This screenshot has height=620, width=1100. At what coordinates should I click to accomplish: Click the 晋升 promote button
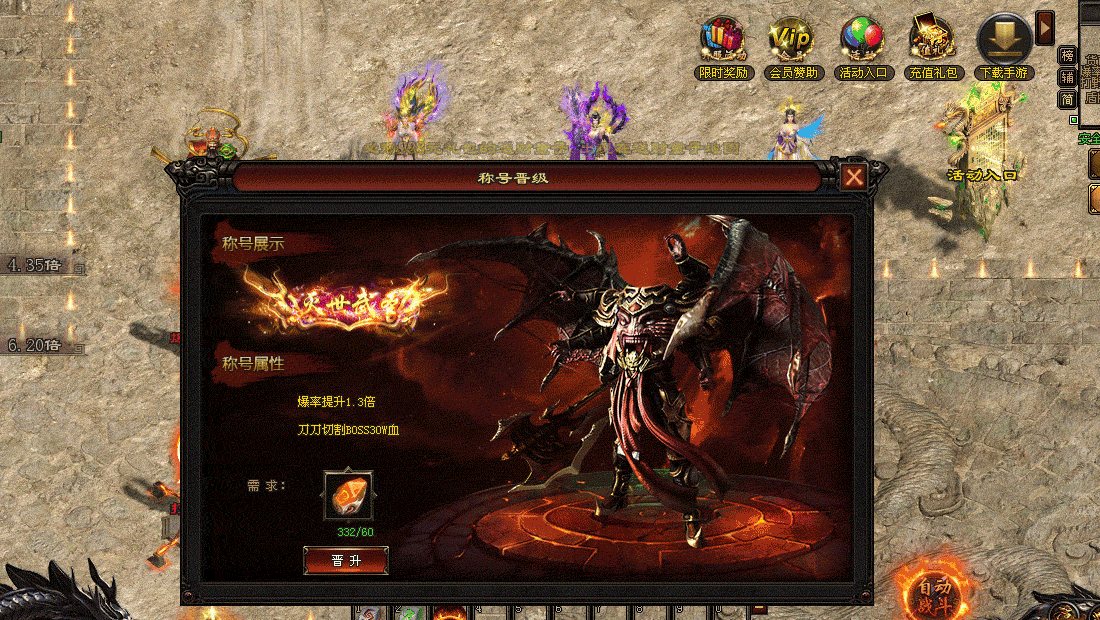click(x=346, y=561)
